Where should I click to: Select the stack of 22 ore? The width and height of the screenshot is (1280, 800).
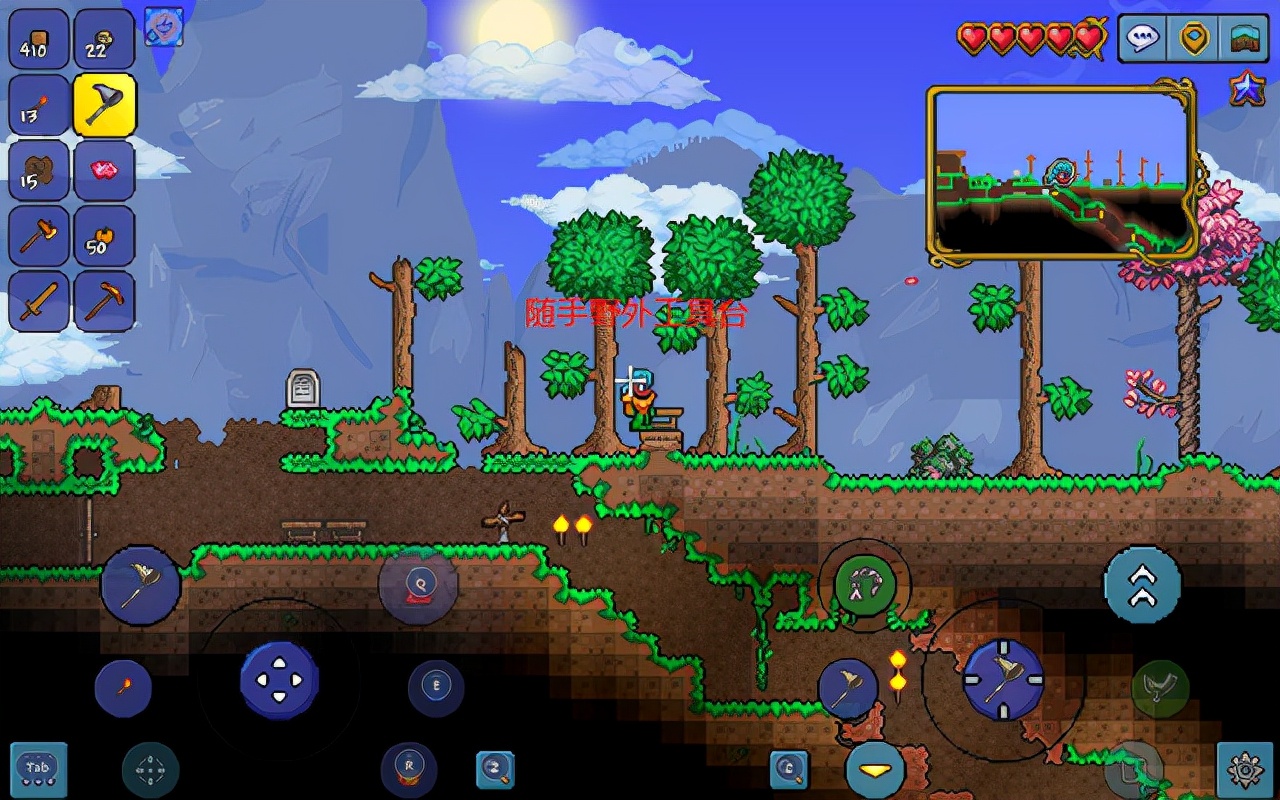coord(104,40)
